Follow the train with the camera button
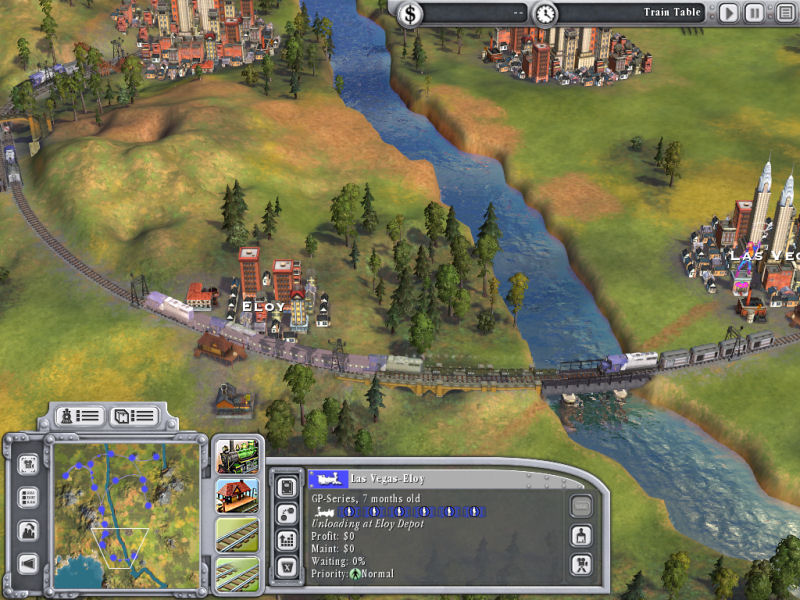Screen dimensions: 800x600 click(580, 565)
